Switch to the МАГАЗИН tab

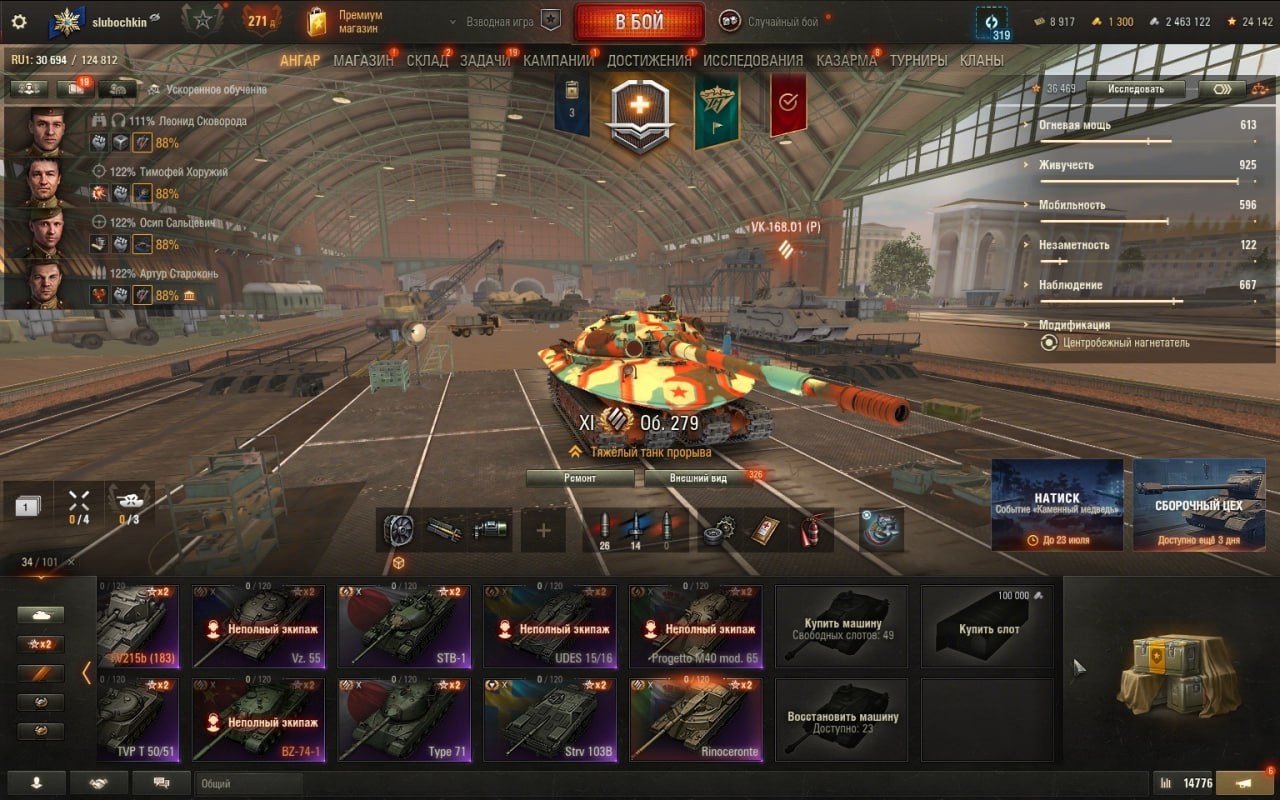pyautogui.click(x=363, y=60)
